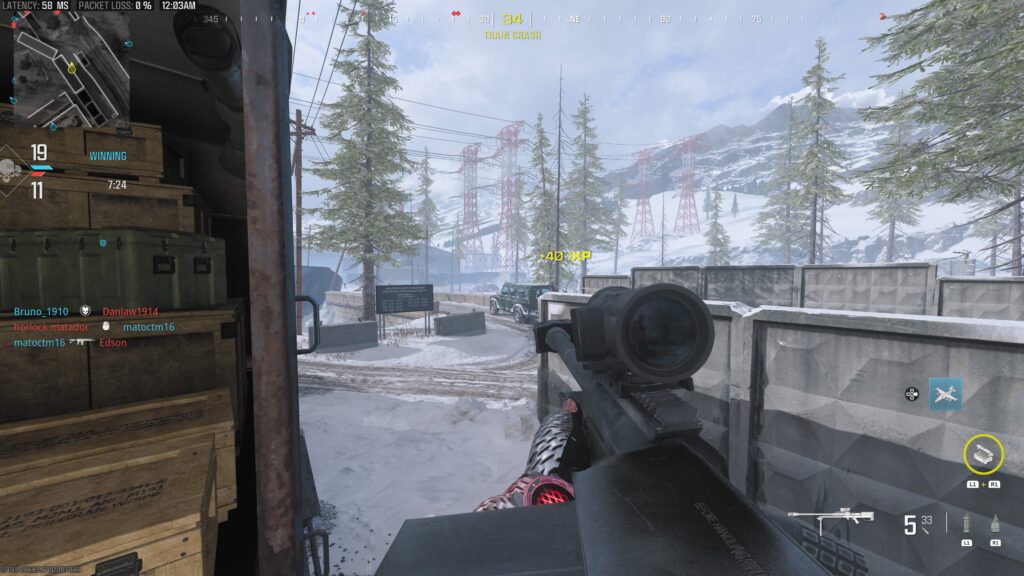Click Edson's name in the killfeed
1024x576 pixels.
[x=113, y=342]
